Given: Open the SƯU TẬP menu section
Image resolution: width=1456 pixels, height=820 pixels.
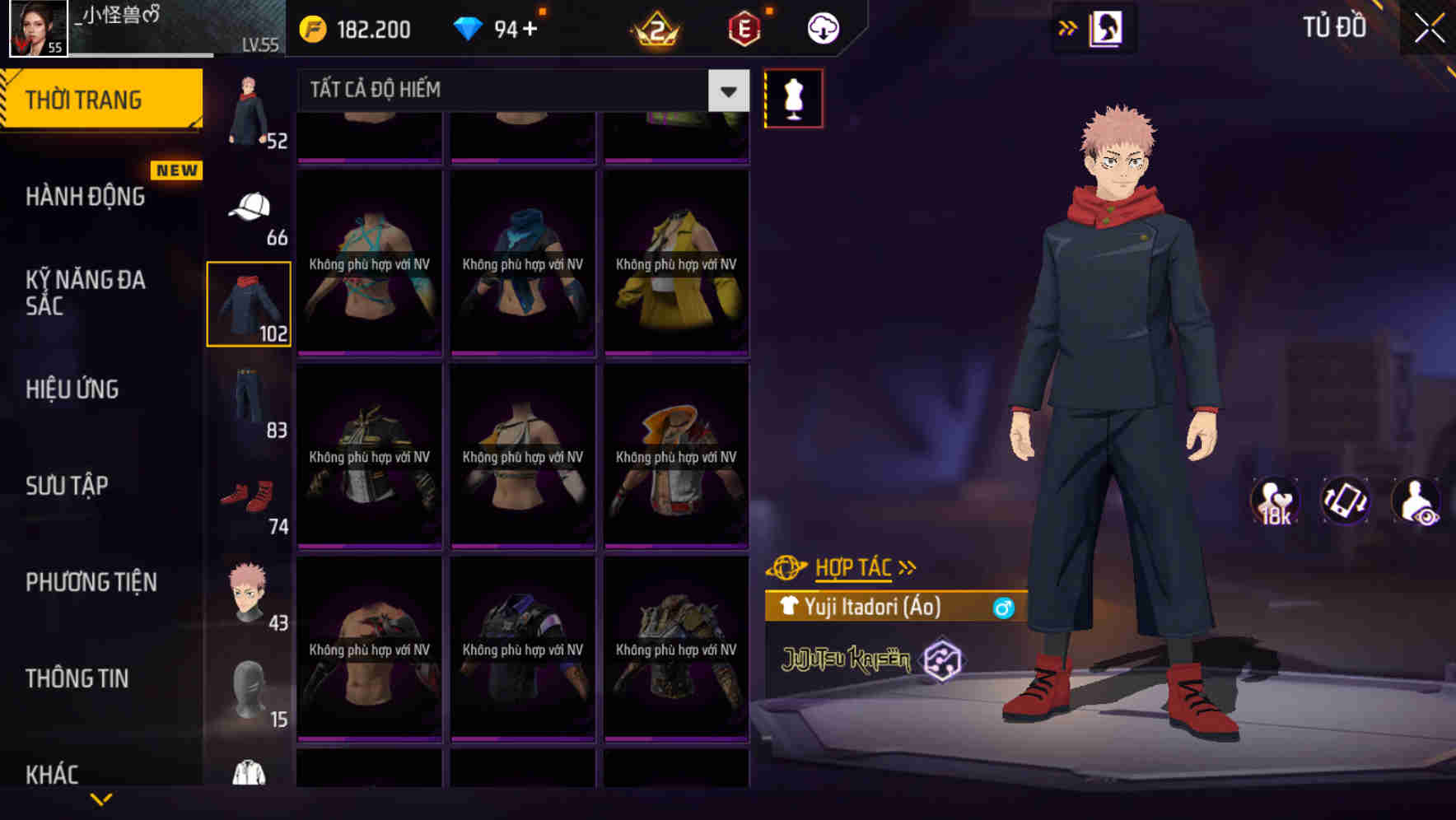Looking at the screenshot, I should (x=68, y=486).
